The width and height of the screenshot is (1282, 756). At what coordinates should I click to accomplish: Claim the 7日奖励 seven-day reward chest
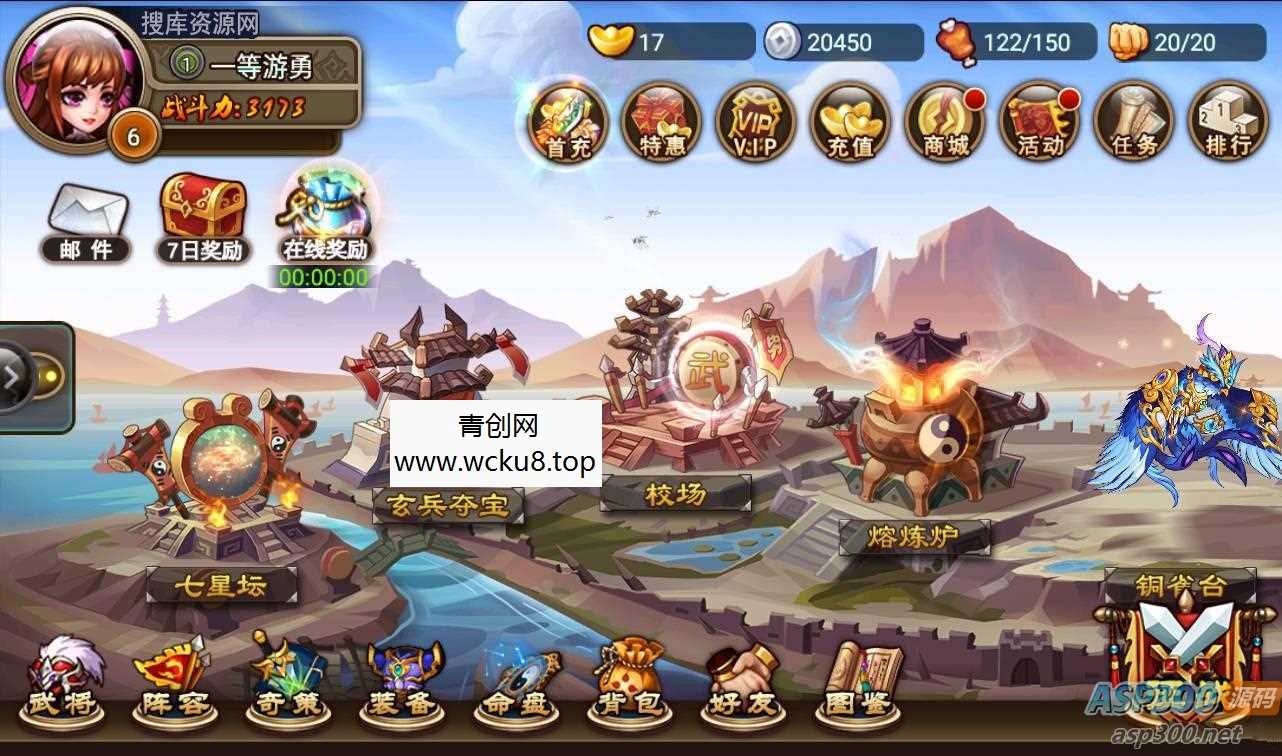click(203, 210)
